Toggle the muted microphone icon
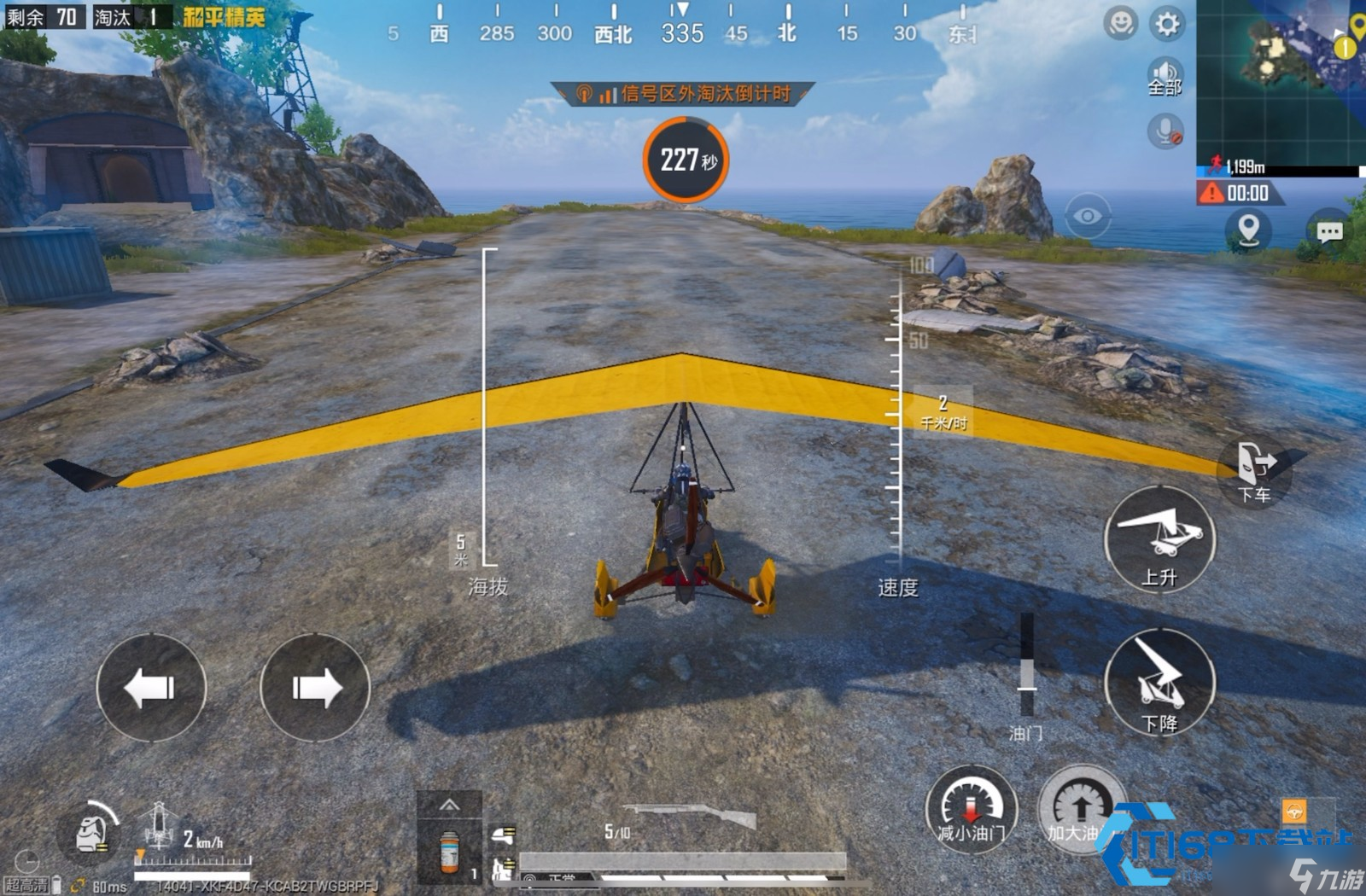The height and width of the screenshot is (896, 1366). pos(1165,131)
